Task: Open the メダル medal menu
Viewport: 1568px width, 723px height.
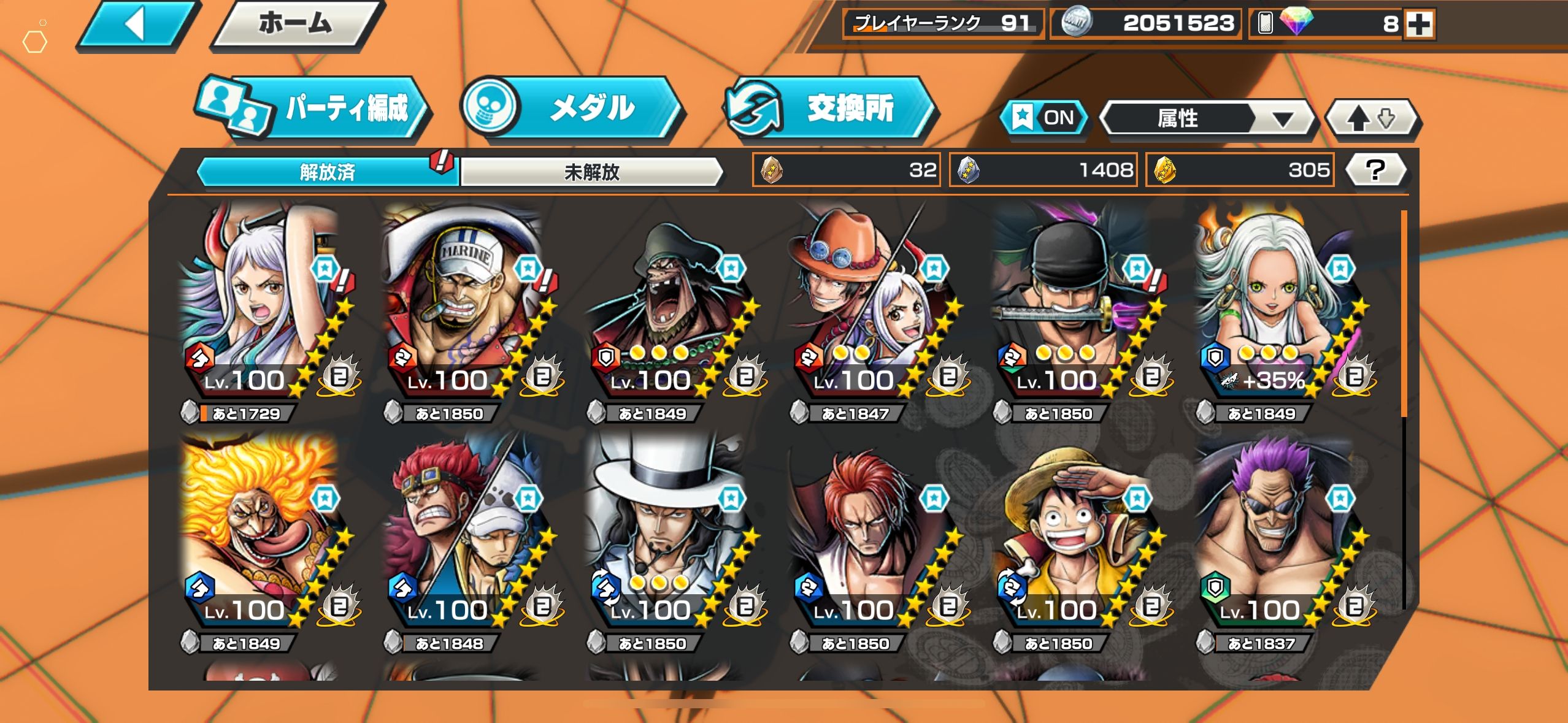Action: (571, 108)
